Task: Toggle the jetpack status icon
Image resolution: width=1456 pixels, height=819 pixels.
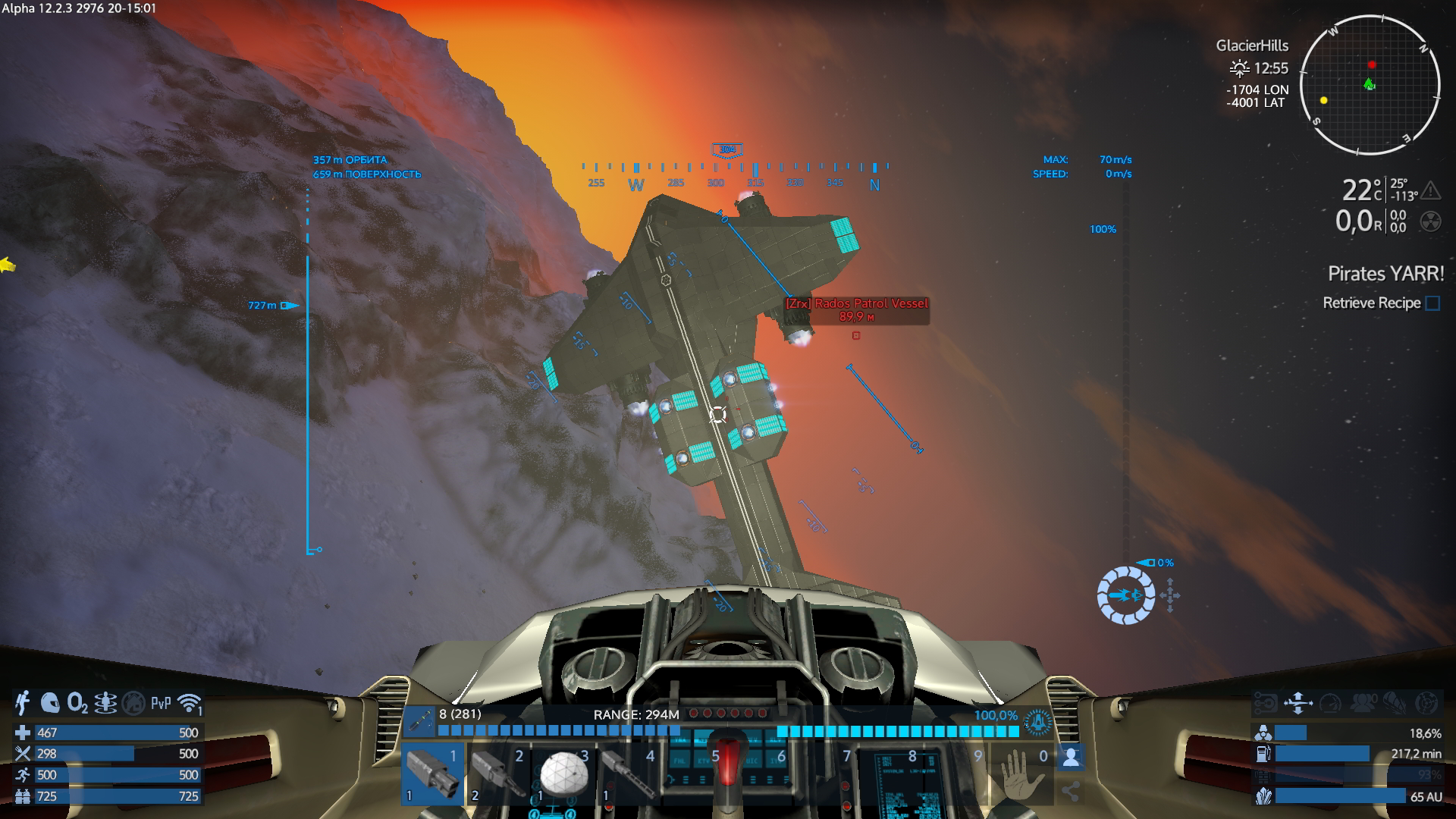Action: [x=23, y=703]
